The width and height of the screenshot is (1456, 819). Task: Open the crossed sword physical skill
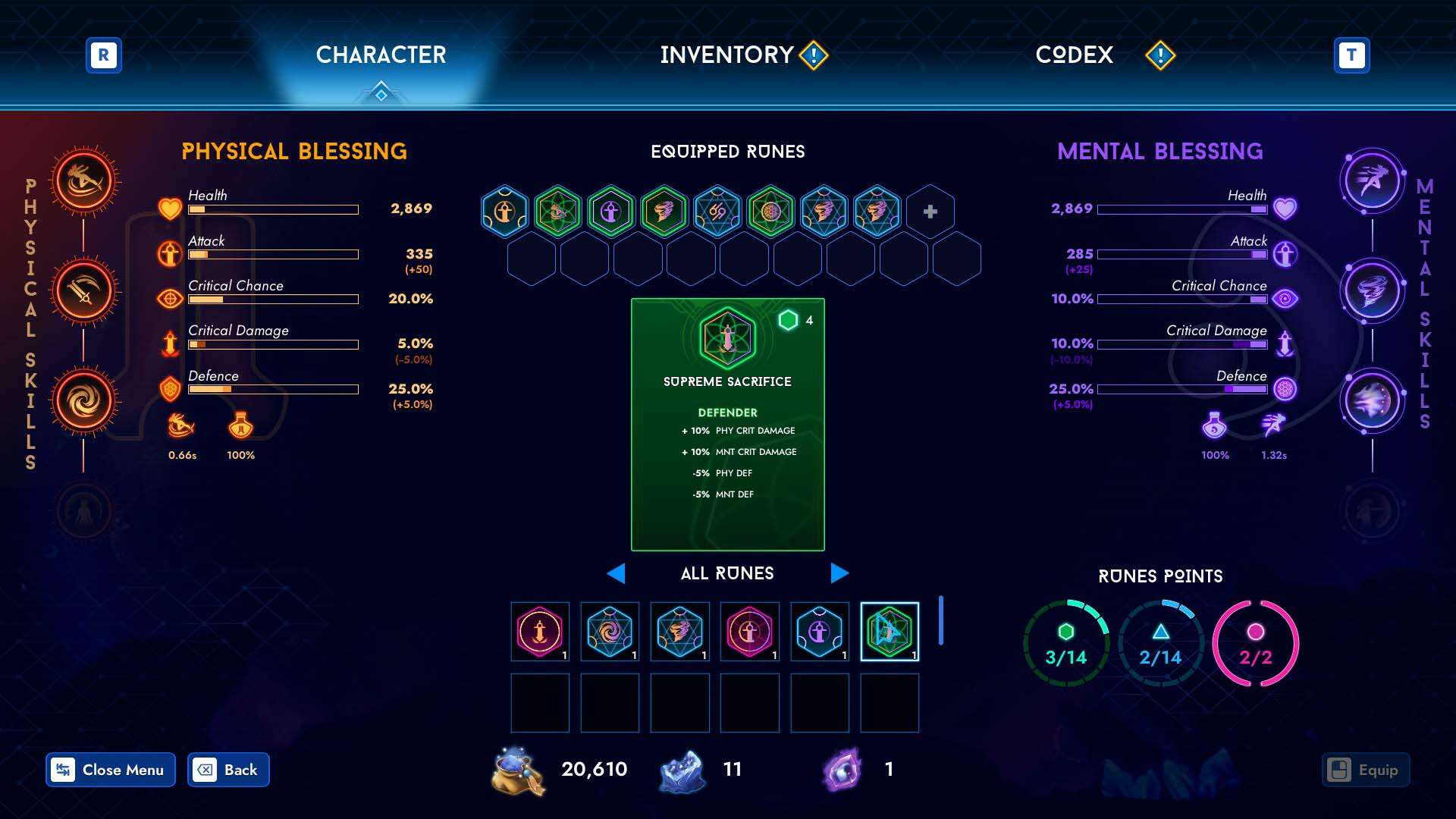84,291
